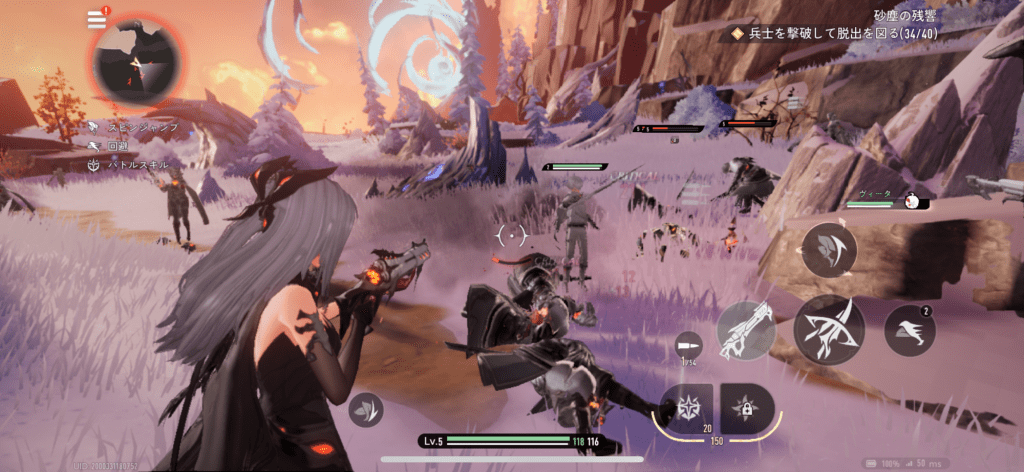Tap the leaf-dash icon beside the character
The image size is (1024, 472).
365,410
